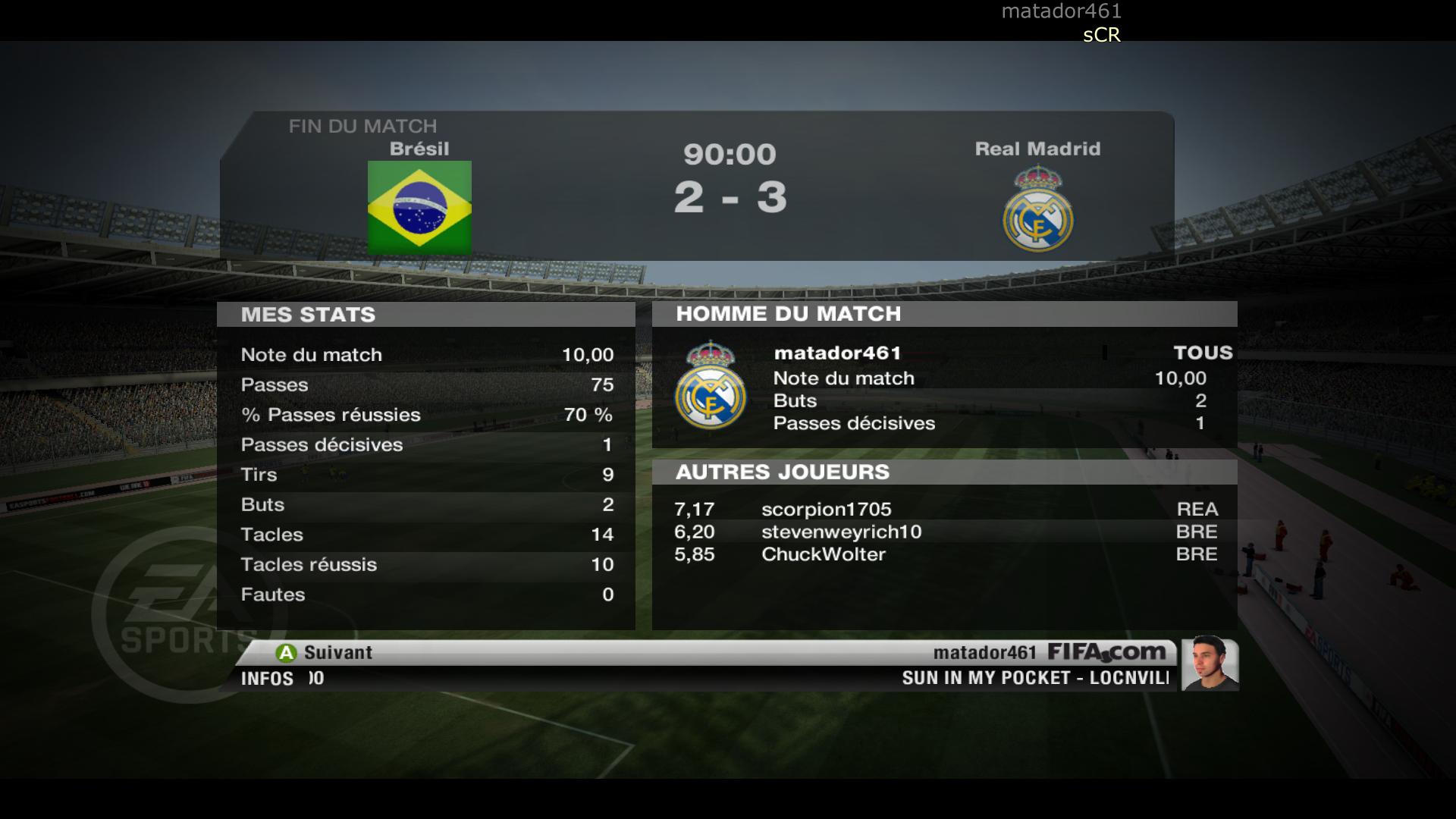
Task: Click the Suivant button to continue
Action: pos(325,652)
